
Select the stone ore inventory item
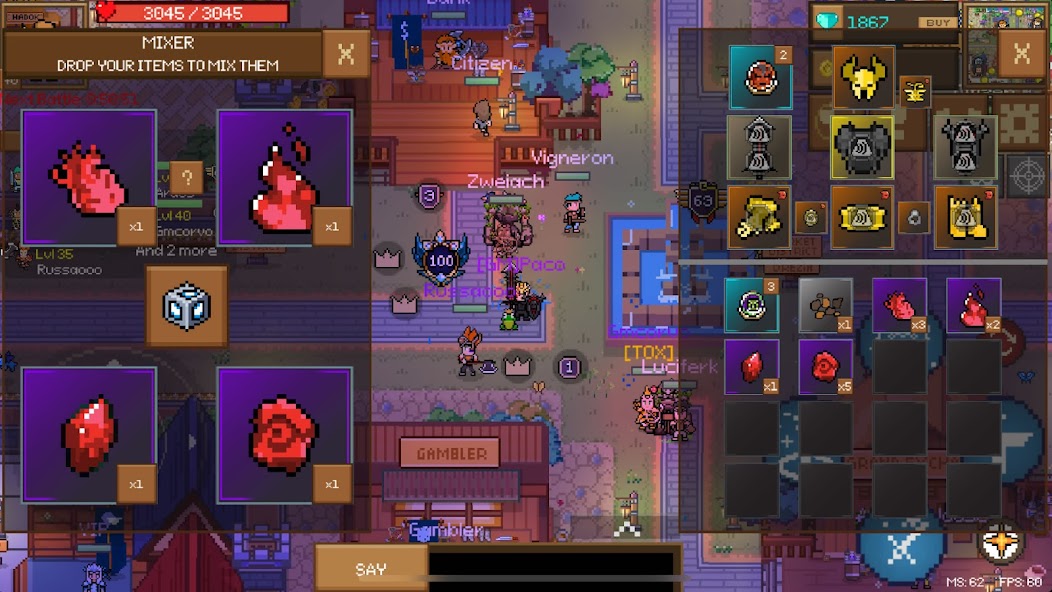click(x=825, y=305)
